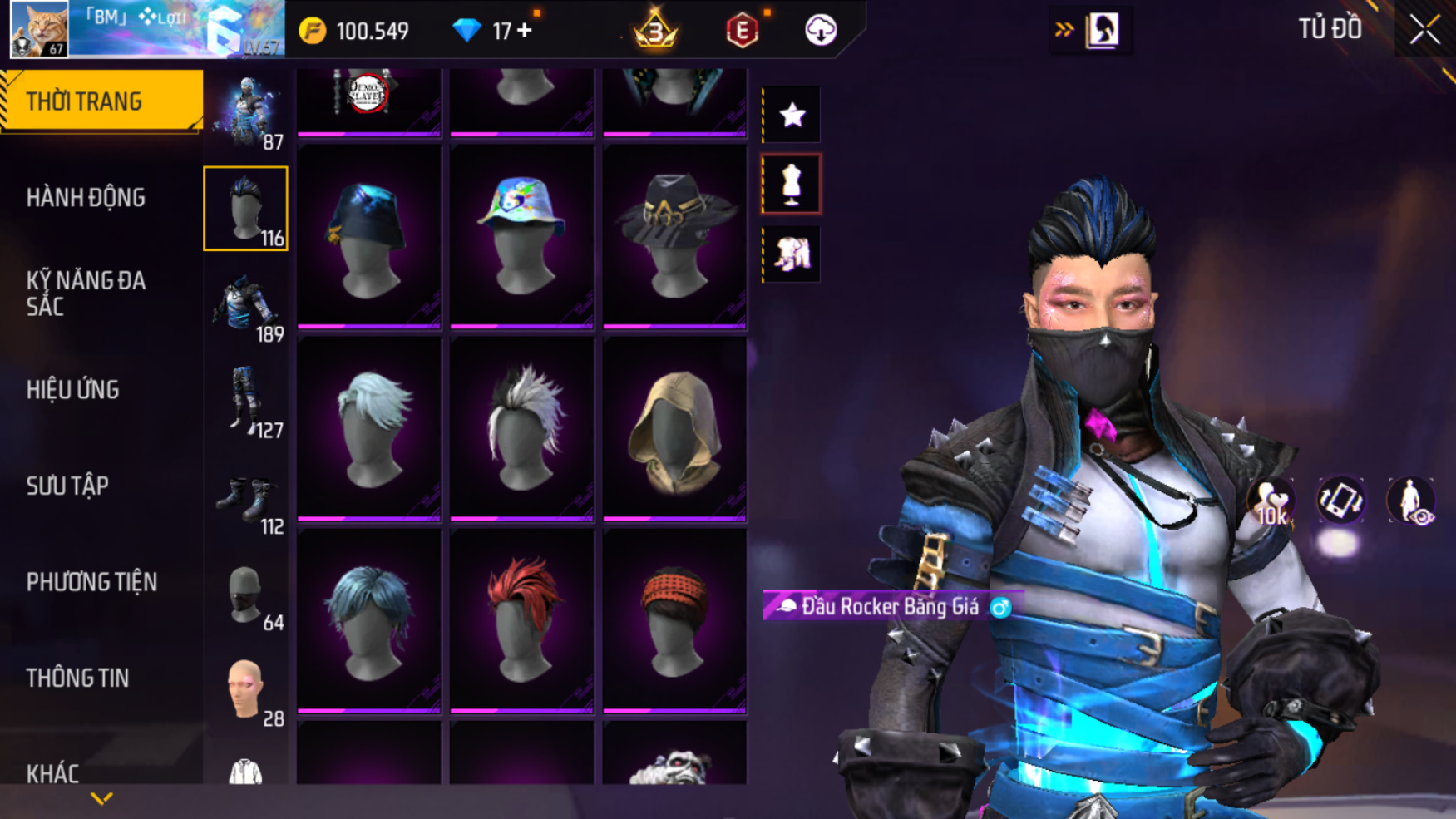Open the player profile avatar
This screenshot has height=819, width=1456.
(x=39, y=29)
